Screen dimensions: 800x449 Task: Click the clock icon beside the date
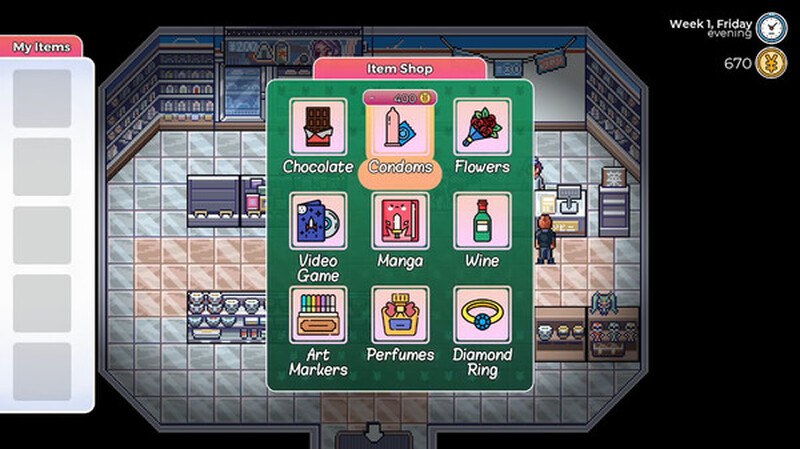tap(771, 27)
